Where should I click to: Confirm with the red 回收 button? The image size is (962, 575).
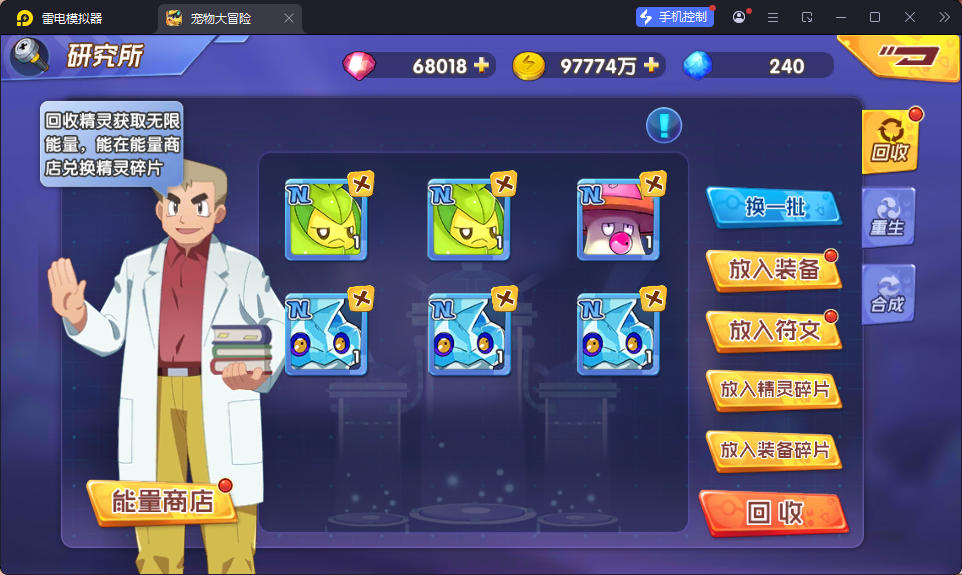point(773,513)
